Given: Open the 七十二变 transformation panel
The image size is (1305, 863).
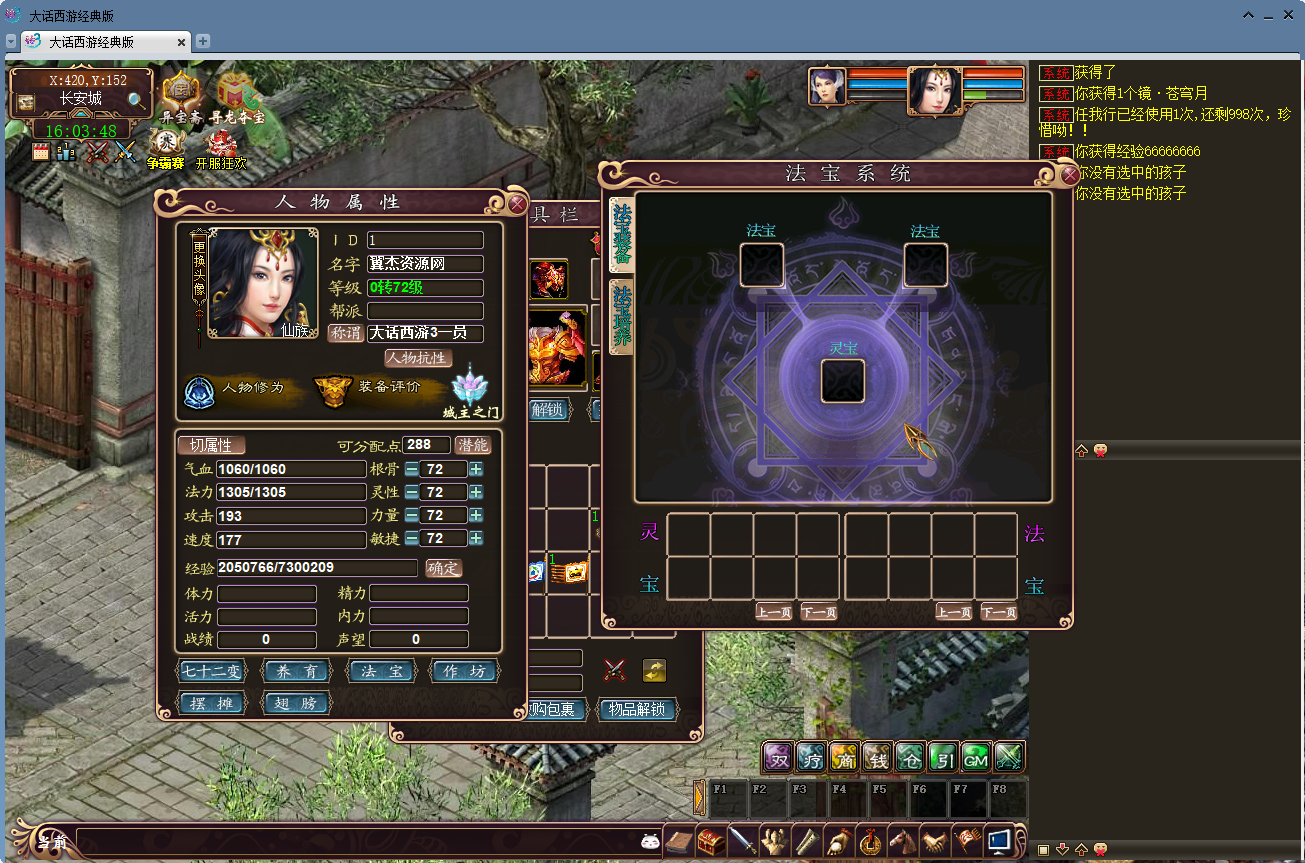Looking at the screenshot, I should click(212, 672).
